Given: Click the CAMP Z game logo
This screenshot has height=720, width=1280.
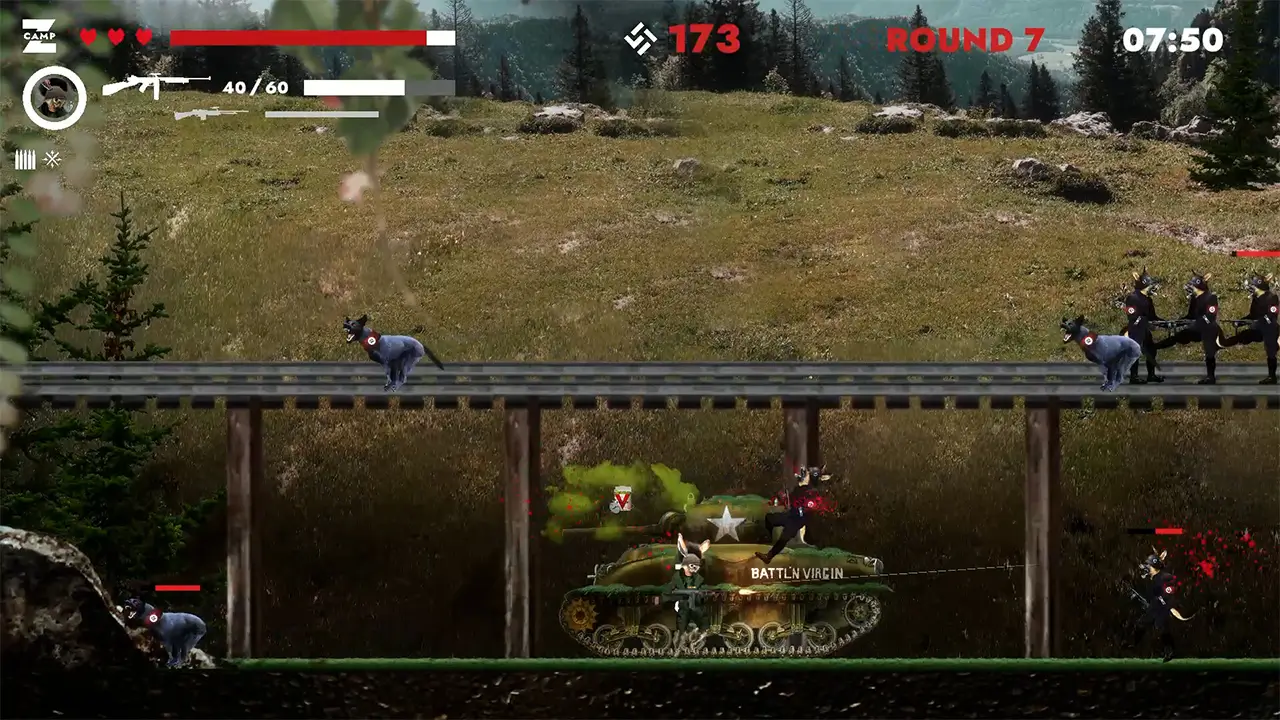Looking at the screenshot, I should click(38, 34).
